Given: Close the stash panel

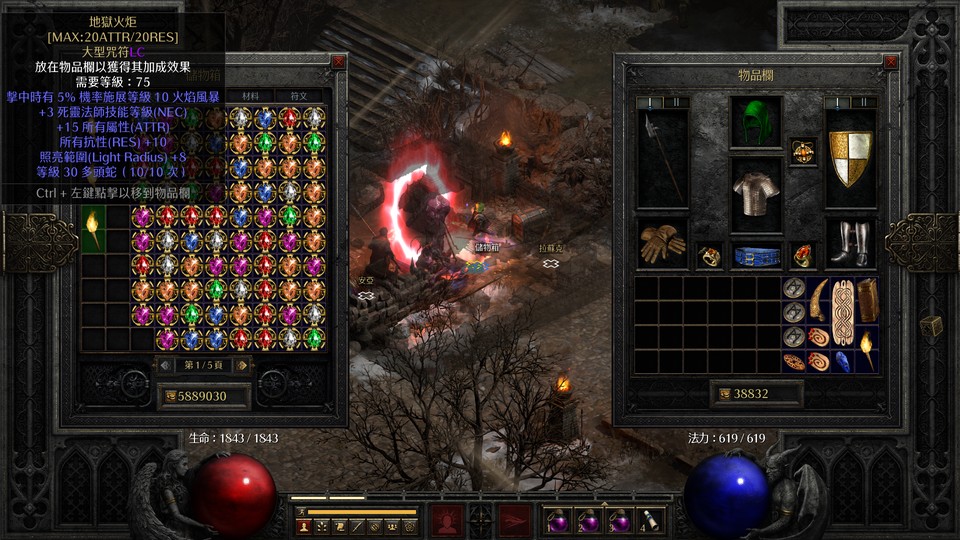Looking at the screenshot, I should point(338,62).
